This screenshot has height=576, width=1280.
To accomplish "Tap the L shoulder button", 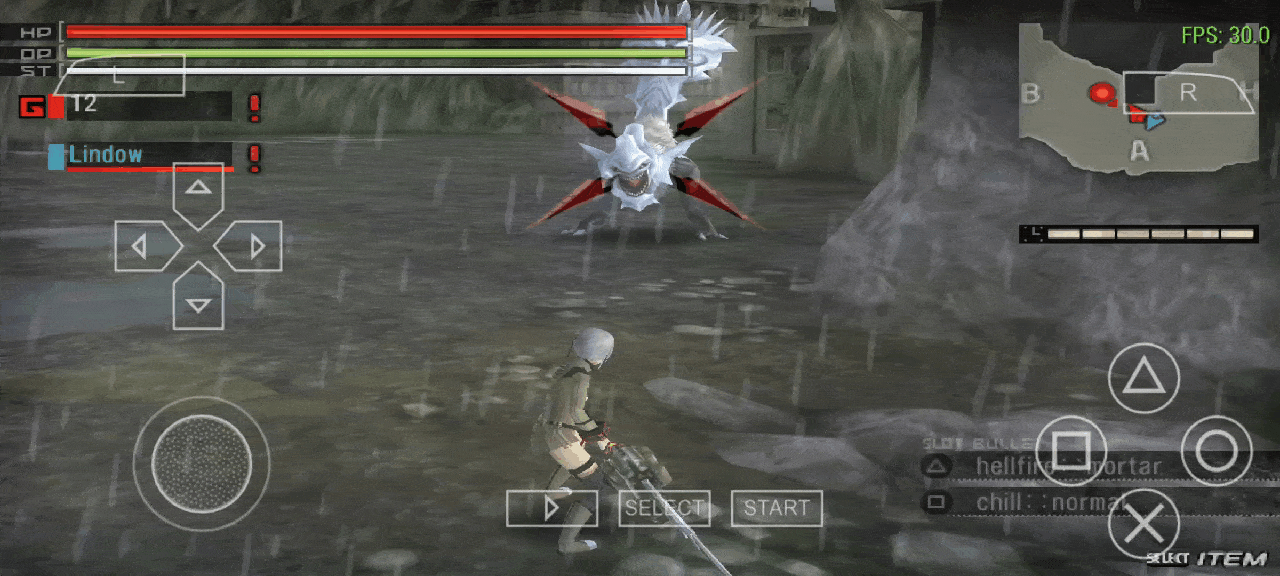I will coord(122,75).
